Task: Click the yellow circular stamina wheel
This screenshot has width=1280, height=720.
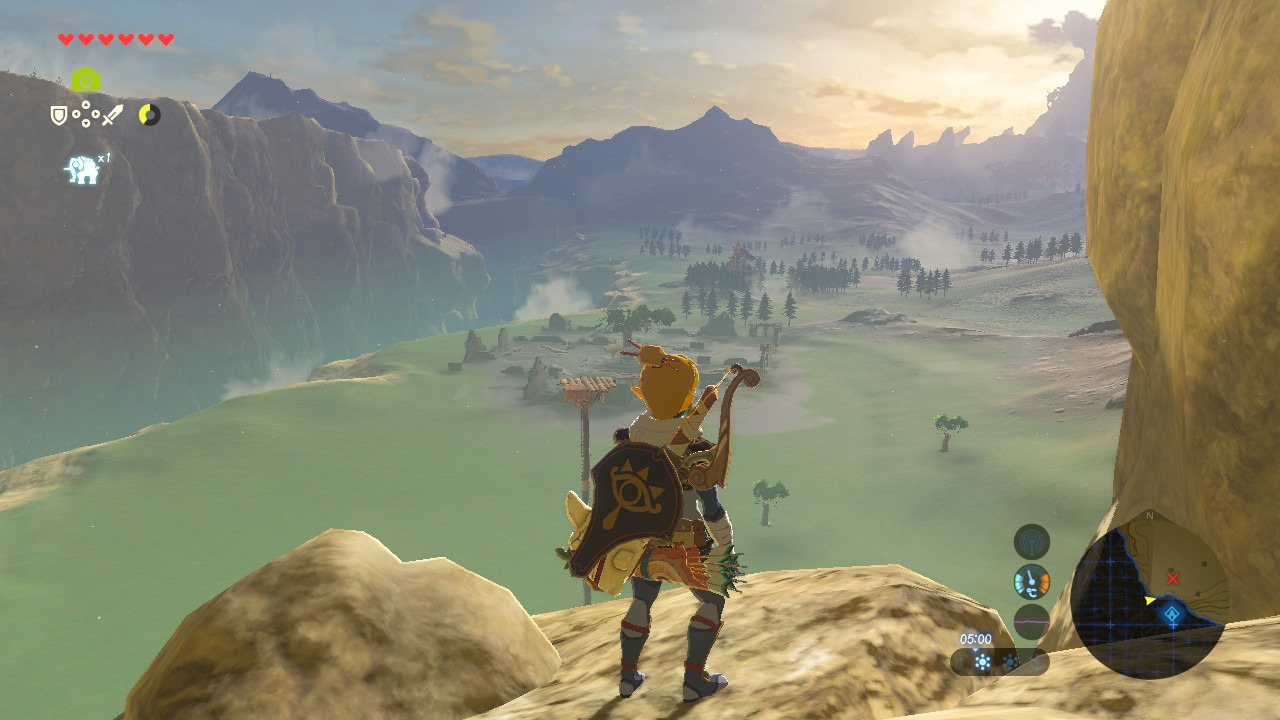Action: point(149,115)
